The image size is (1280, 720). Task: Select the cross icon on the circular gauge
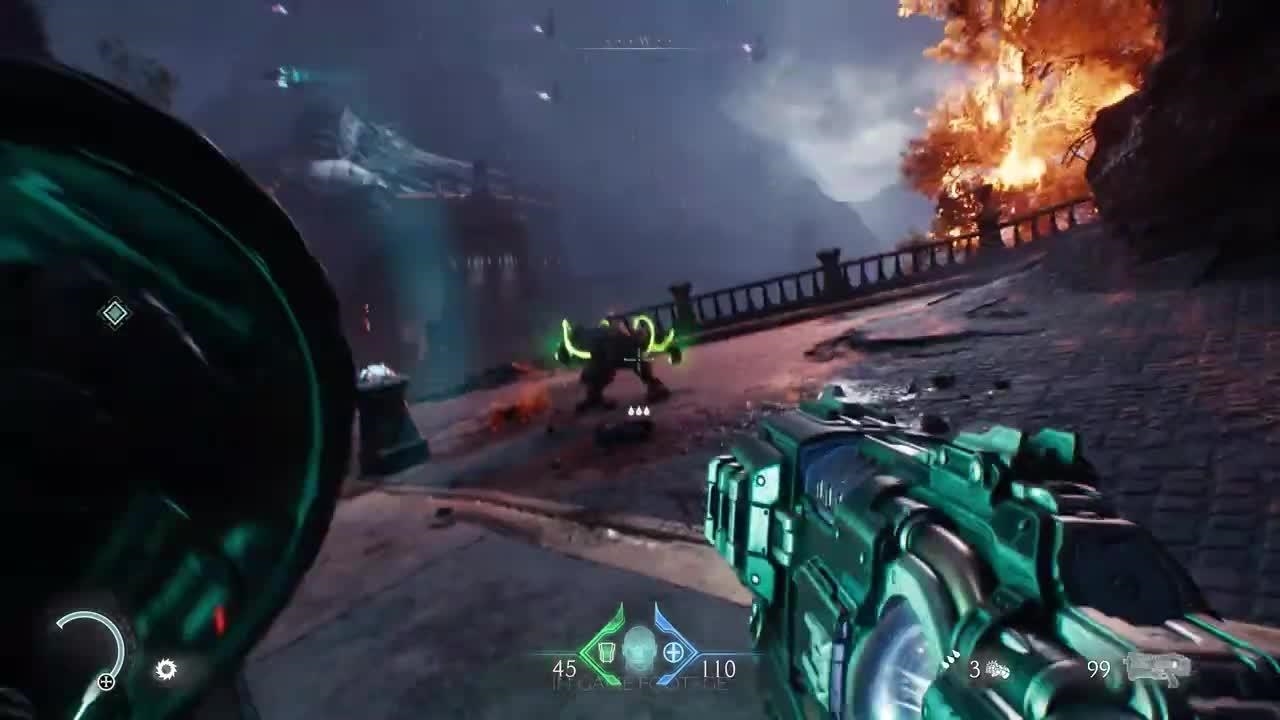click(105, 682)
